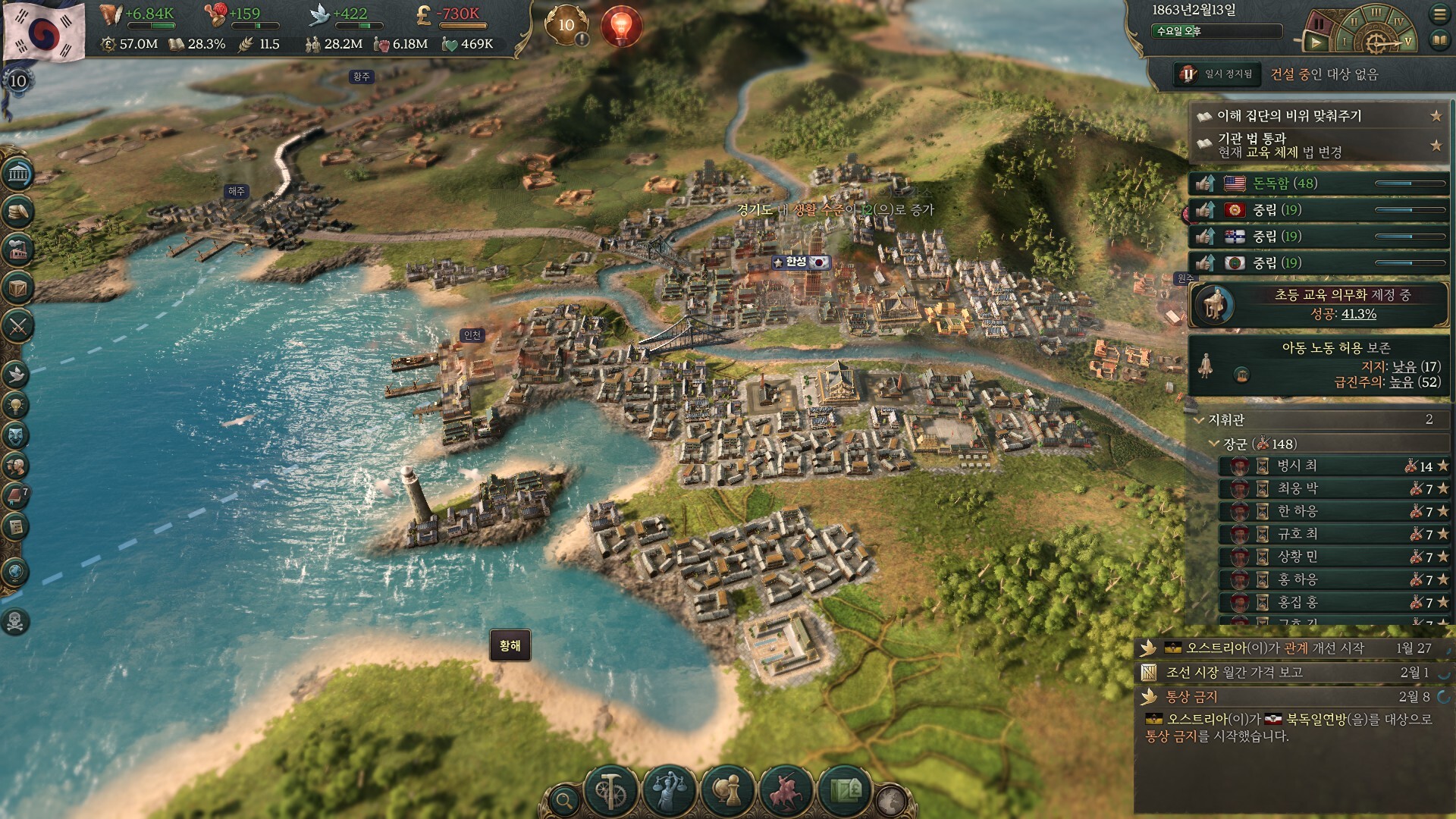1456x819 pixels.
Task: Open the diplomatic lens with globe and pawn
Action: tap(727, 790)
